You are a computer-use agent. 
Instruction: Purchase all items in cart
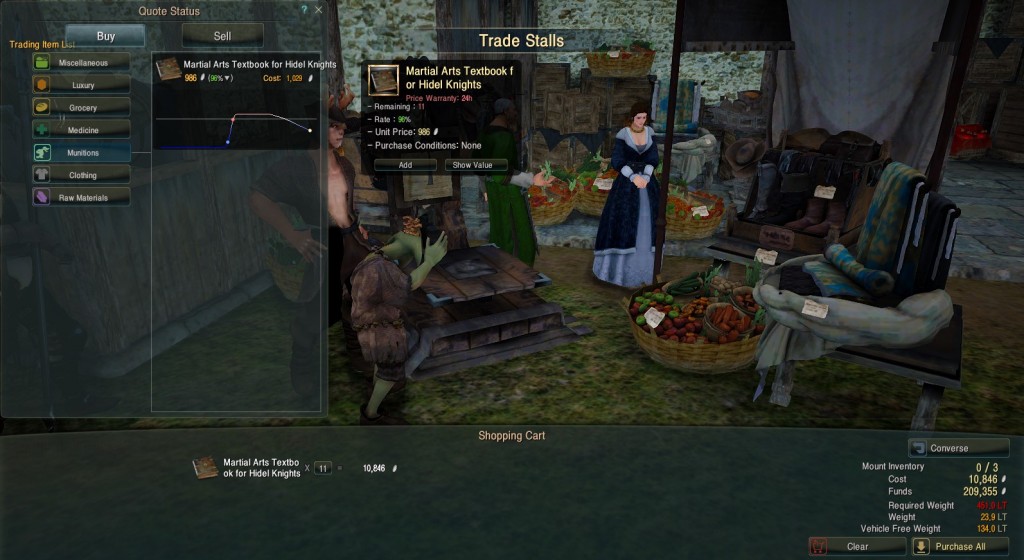click(953, 546)
